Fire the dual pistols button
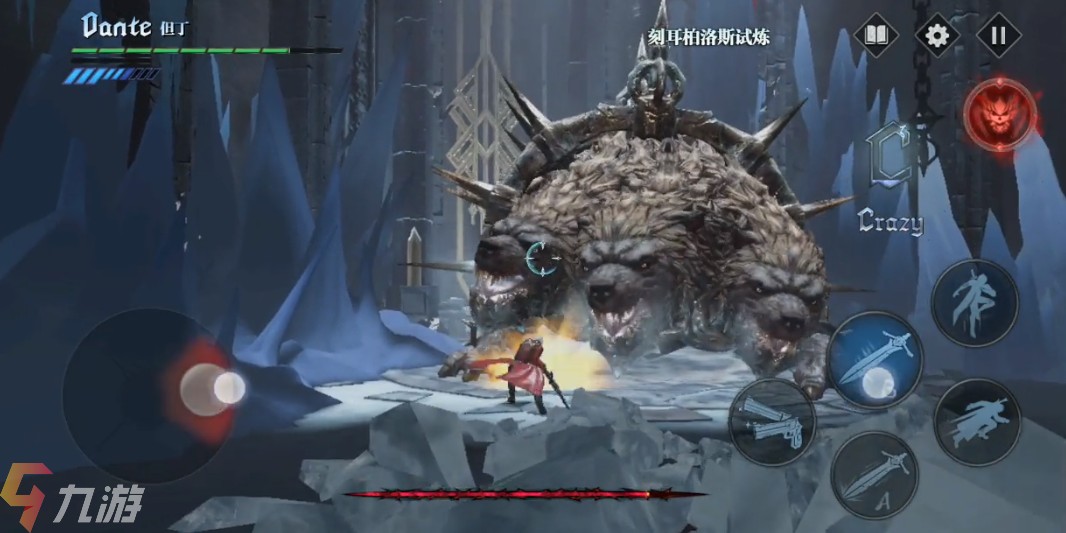This screenshot has width=1066, height=533. 772,420
